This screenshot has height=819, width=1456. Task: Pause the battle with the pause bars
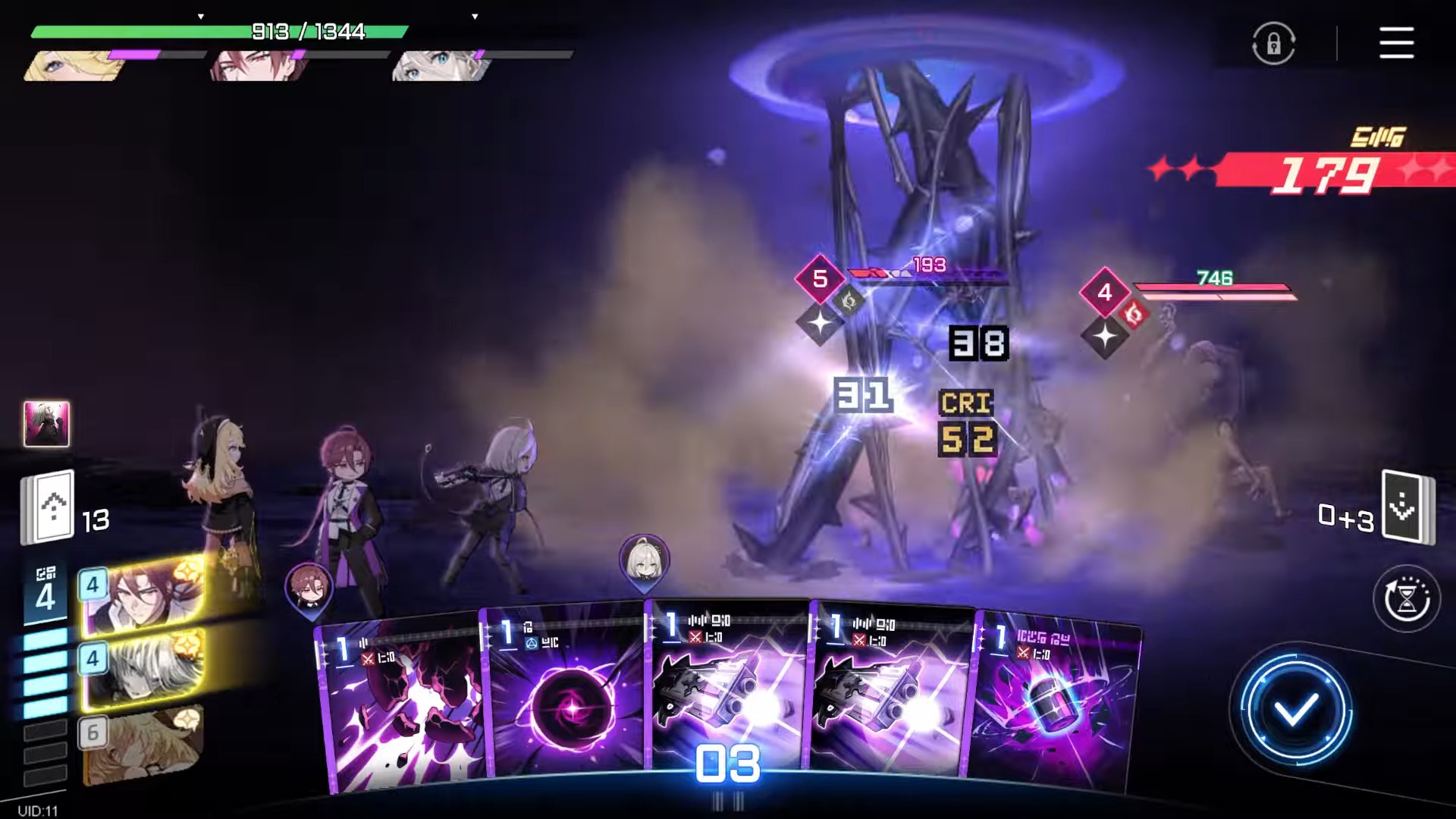[x=727, y=798]
